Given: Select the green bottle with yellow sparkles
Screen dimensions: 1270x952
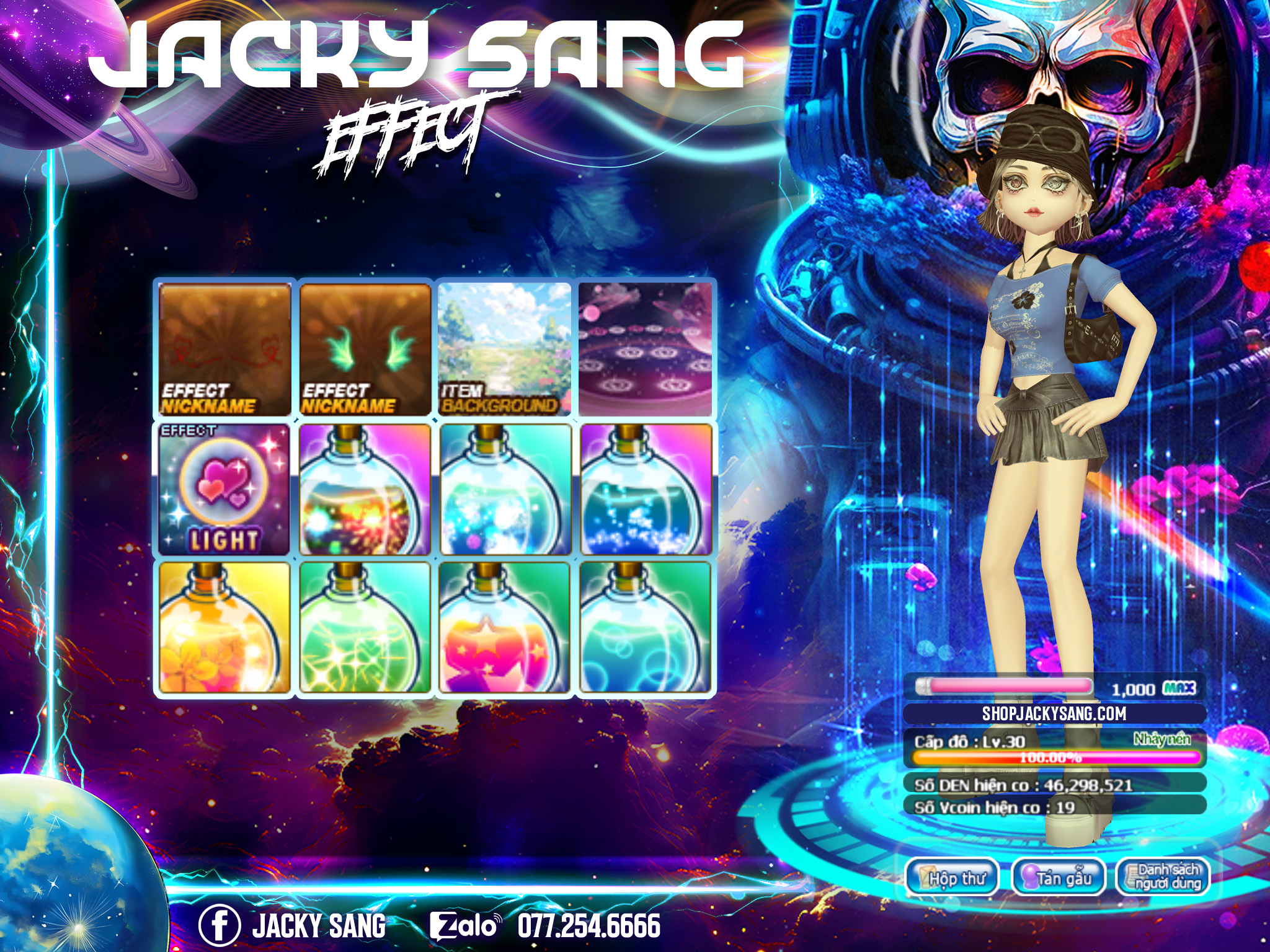Looking at the screenshot, I should 365,627.
